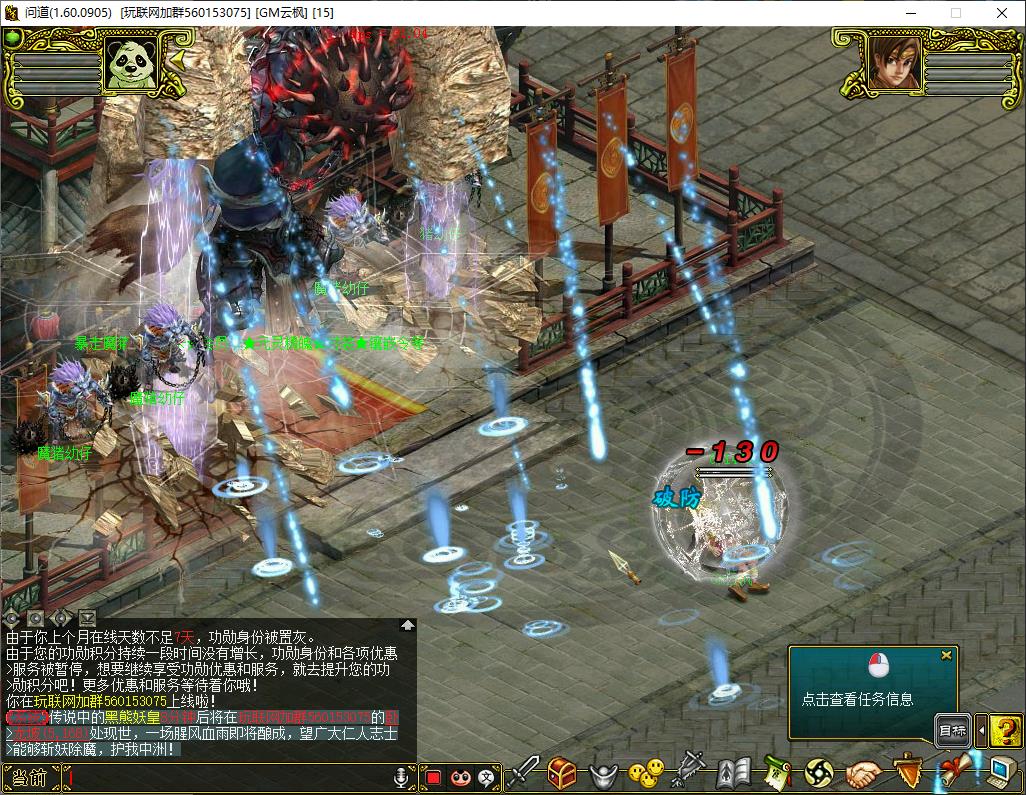
Task: Close the task info tooltip
Action: [946, 656]
